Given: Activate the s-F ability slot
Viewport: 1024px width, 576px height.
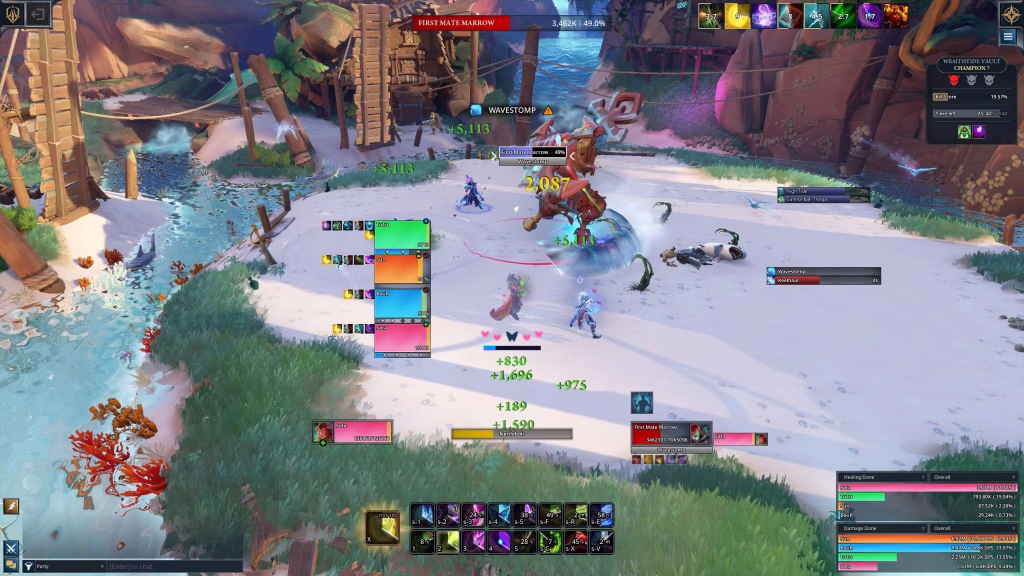Looking at the screenshot, I should (x=549, y=515).
